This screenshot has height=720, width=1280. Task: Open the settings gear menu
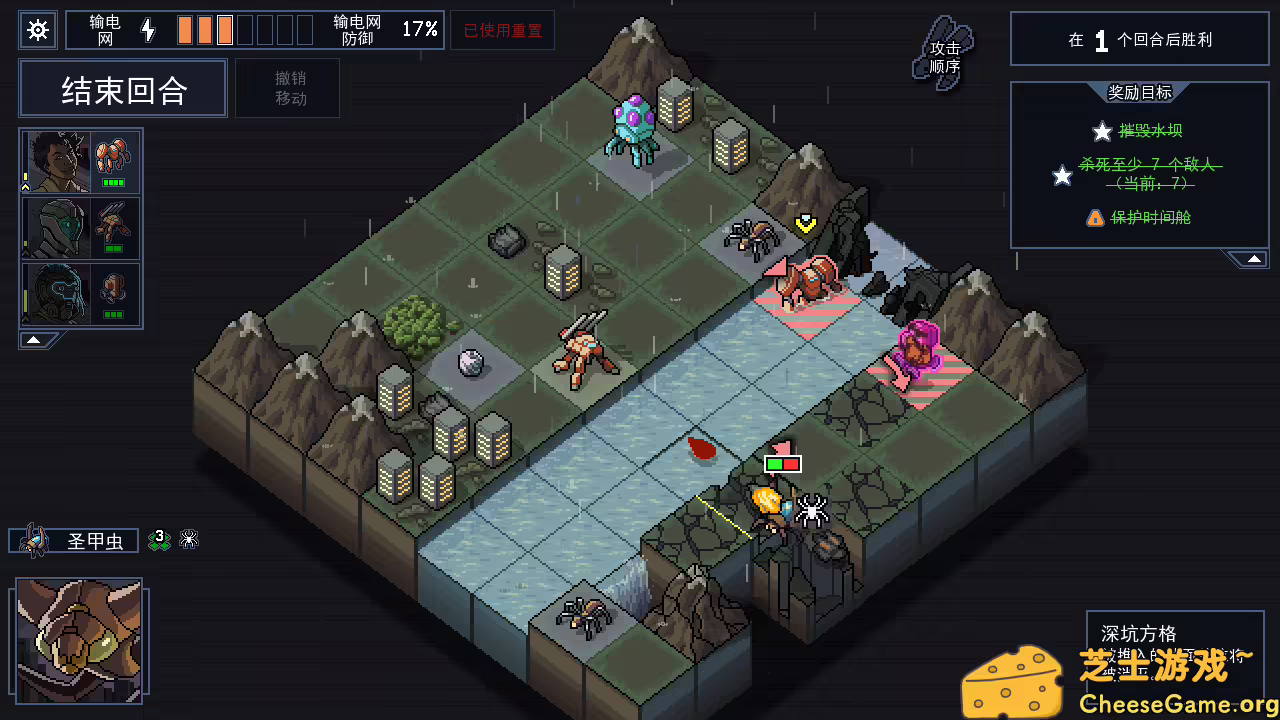coord(38,30)
